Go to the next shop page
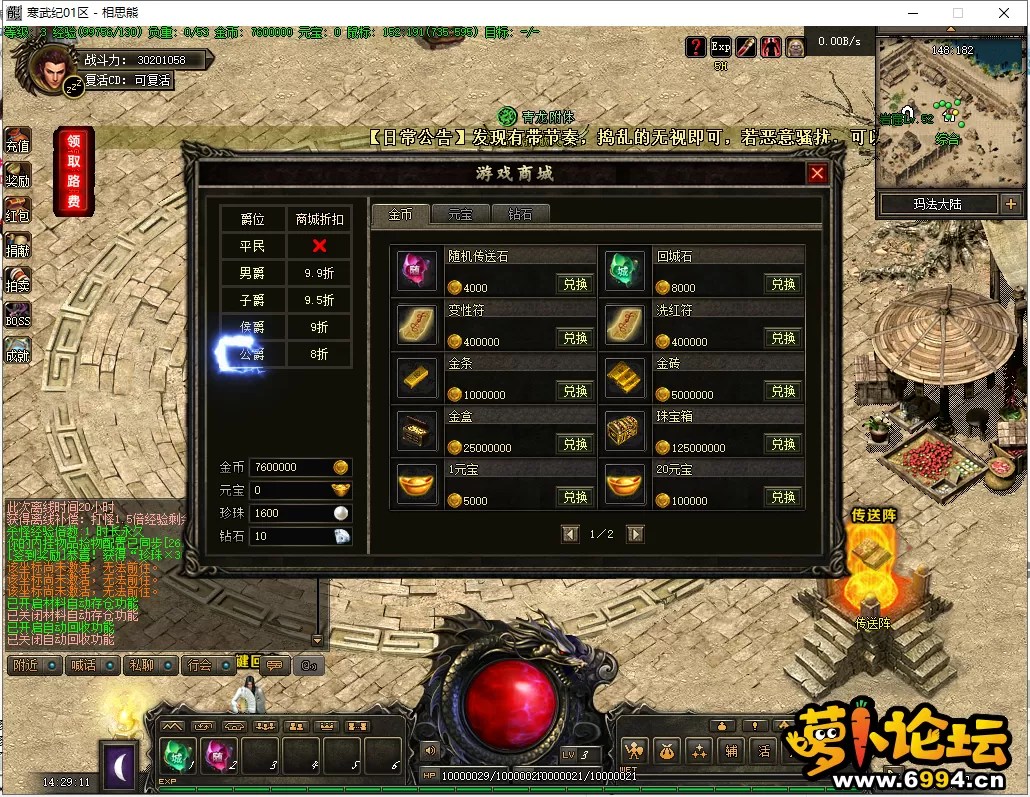This screenshot has height=797, width=1030. (635, 534)
